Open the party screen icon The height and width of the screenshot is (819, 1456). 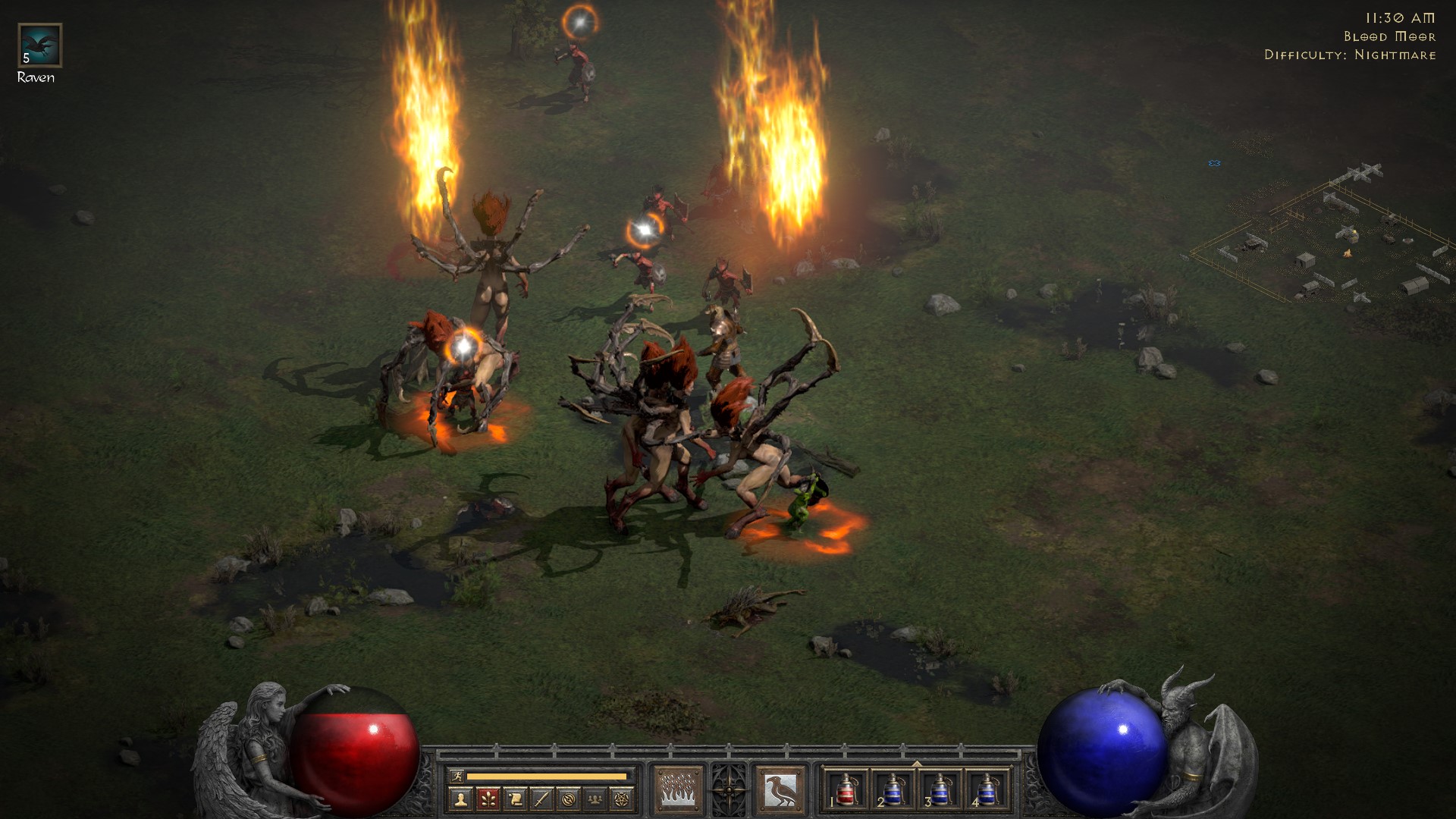595,799
